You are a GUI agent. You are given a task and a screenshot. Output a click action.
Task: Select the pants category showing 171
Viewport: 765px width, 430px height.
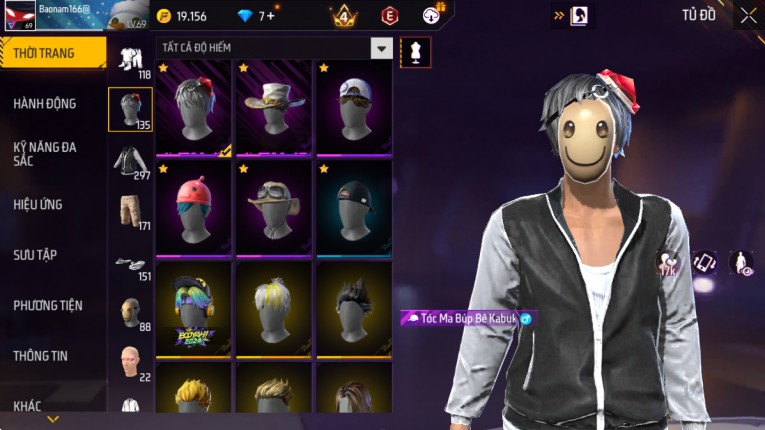point(130,211)
